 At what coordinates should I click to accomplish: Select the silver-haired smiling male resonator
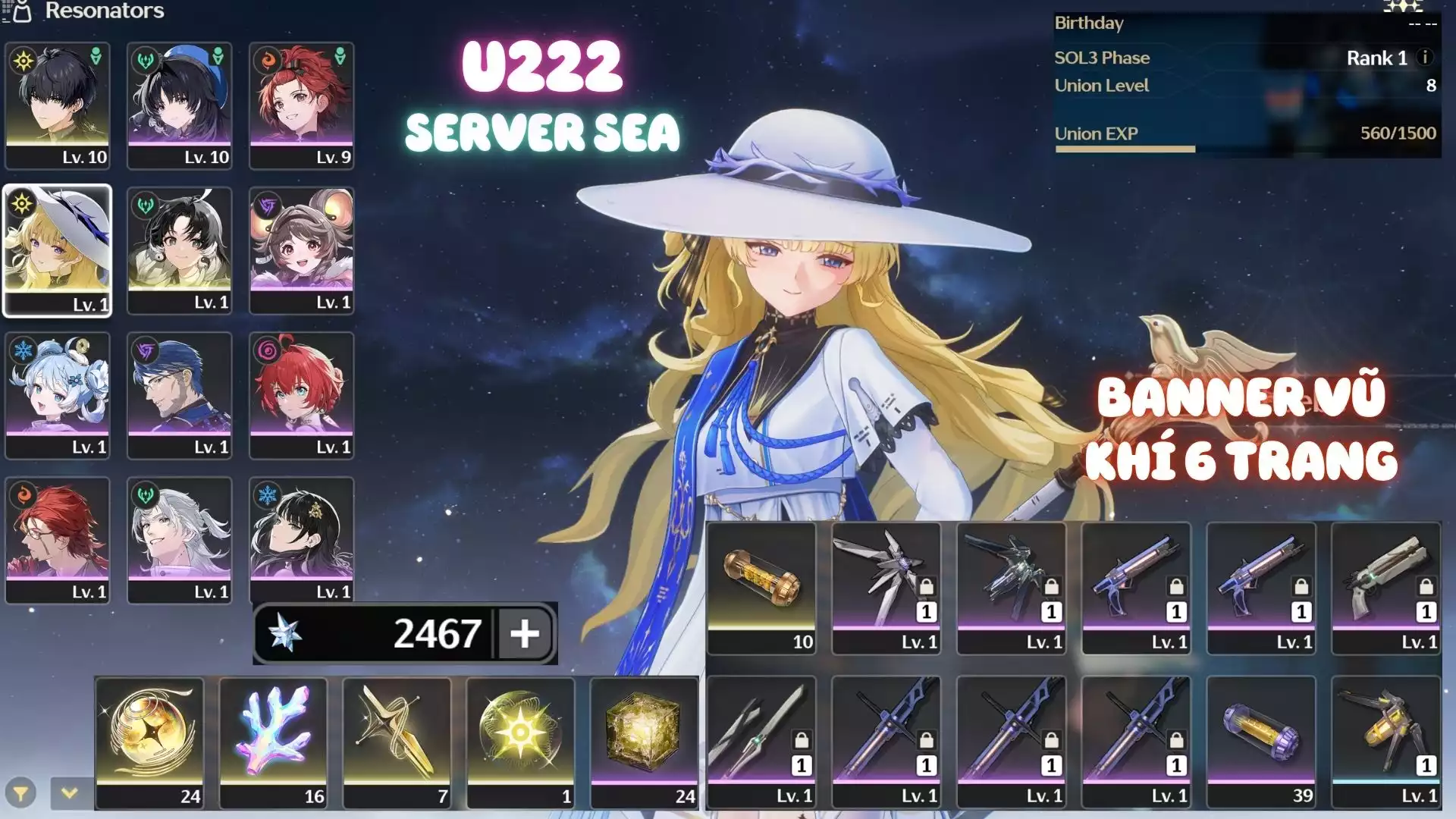180,539
